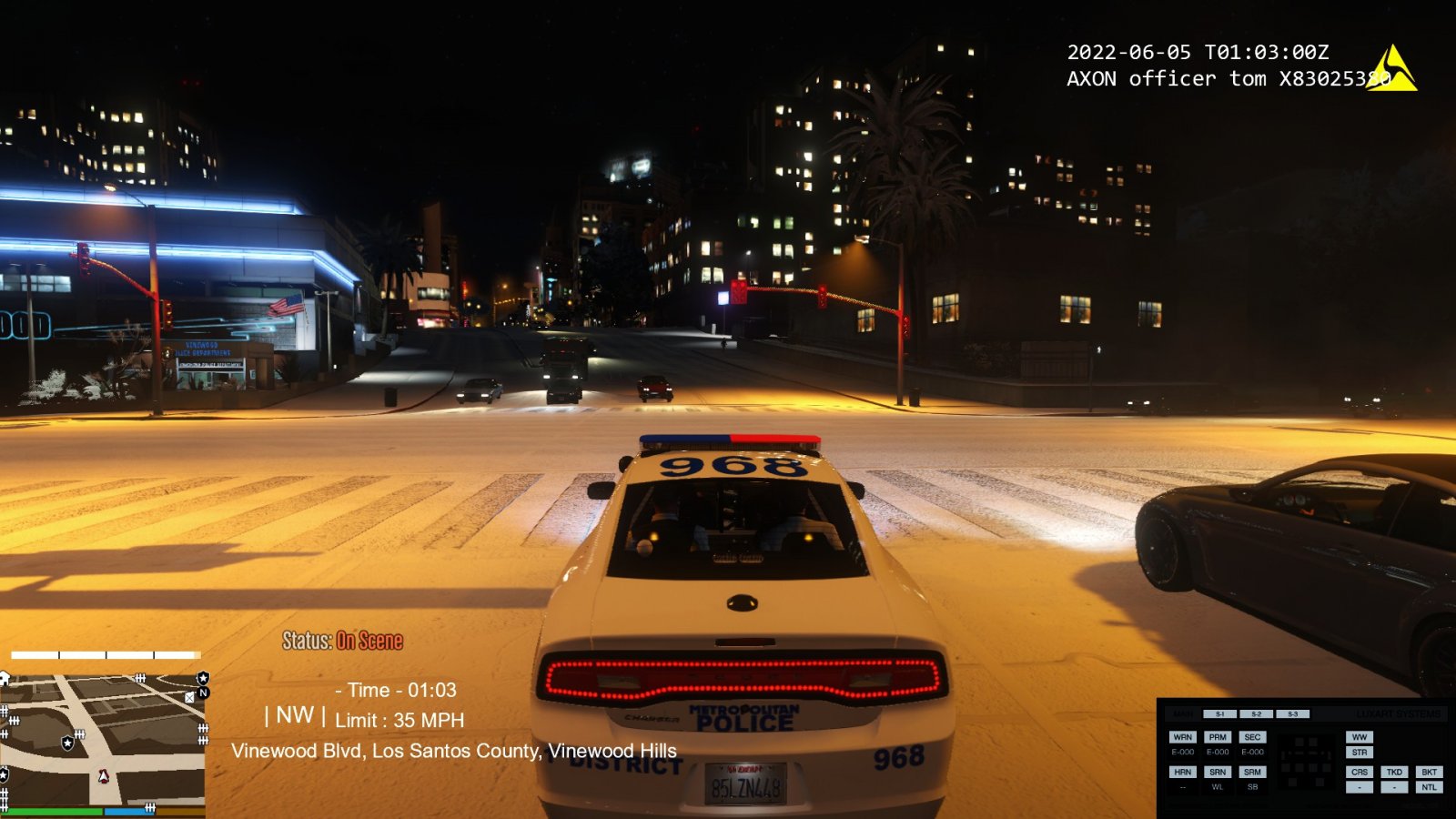
Task: Choose the S-2 siren preset
Action: [x=1256, y=714]
